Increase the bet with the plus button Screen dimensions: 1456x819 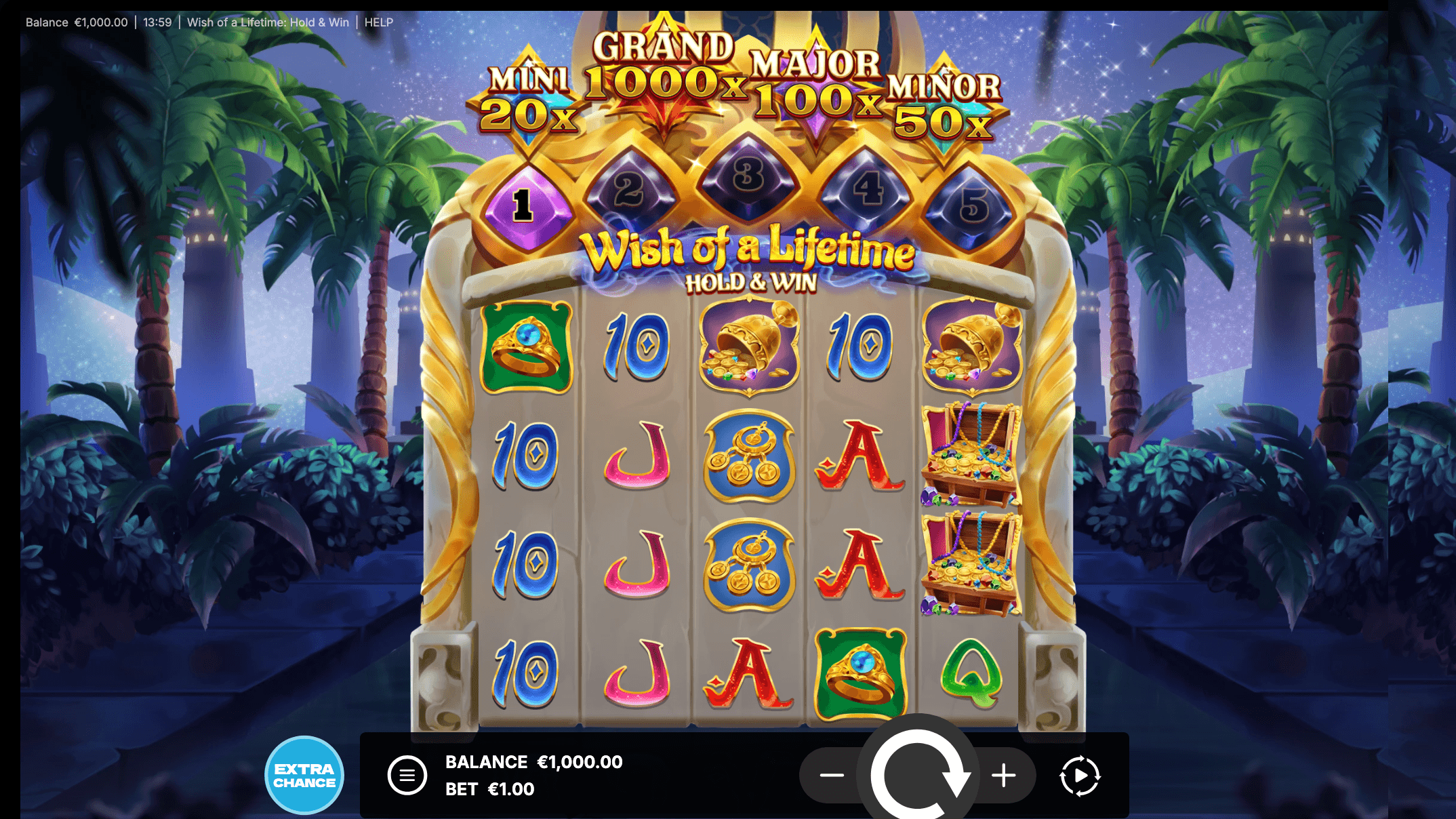[x=1003, y=775]
